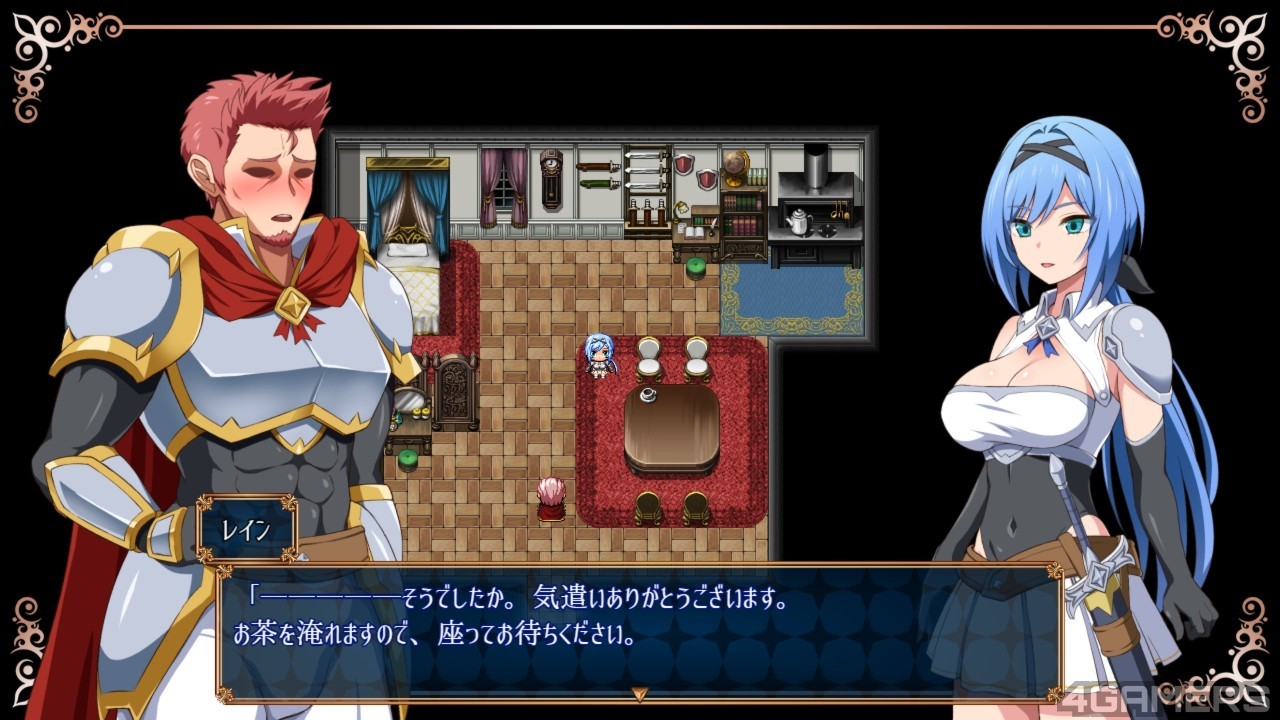The image size is (1280, 720).
Task: Advance dialogue using the down arrow indicator
Action: click(640, 692)
